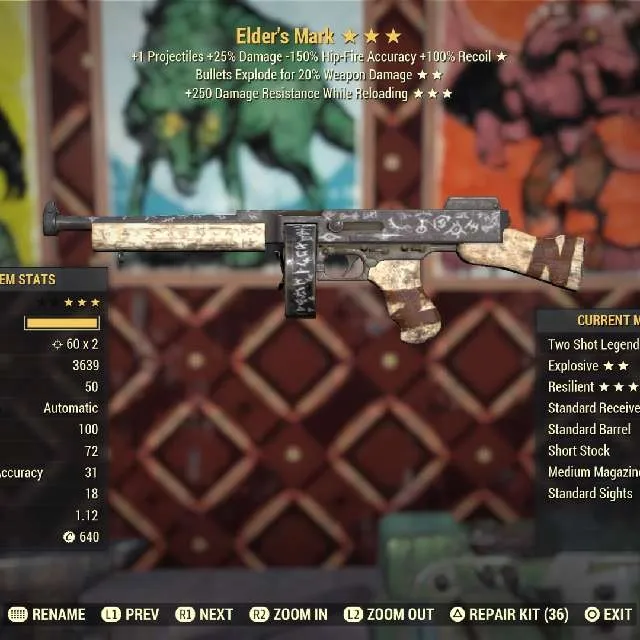The width and height of the screenshot is (640, 640).
Task: Rename the Elder's Mark weapon
Action: [50, 614]
